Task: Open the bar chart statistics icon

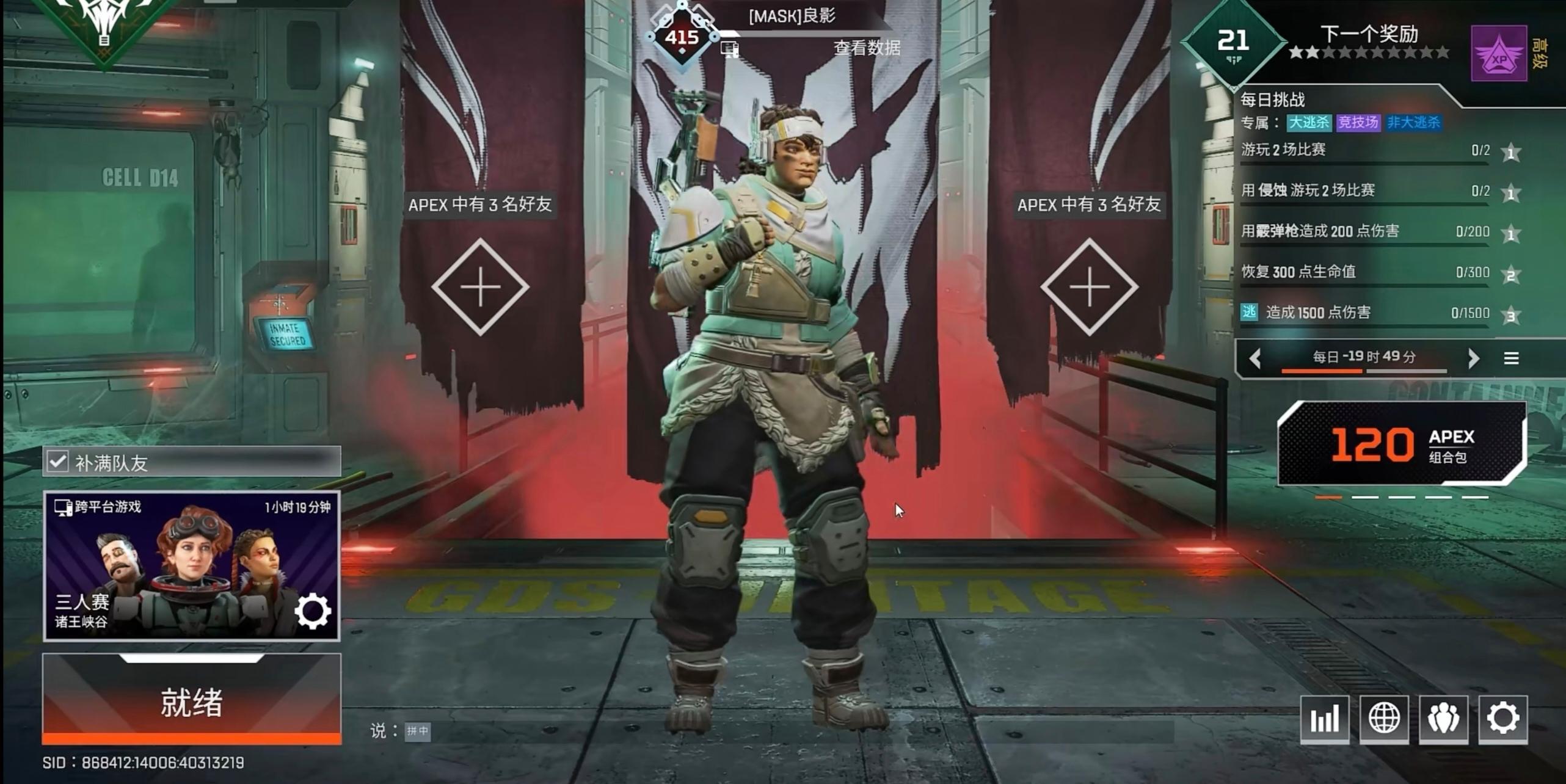Action: [1324, 718]
